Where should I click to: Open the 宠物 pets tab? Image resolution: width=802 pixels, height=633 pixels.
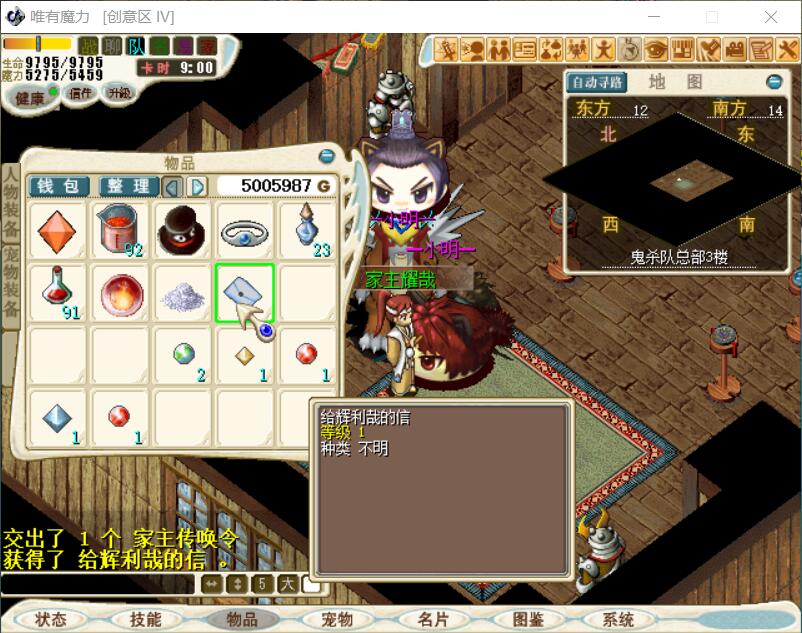point(337,619)
